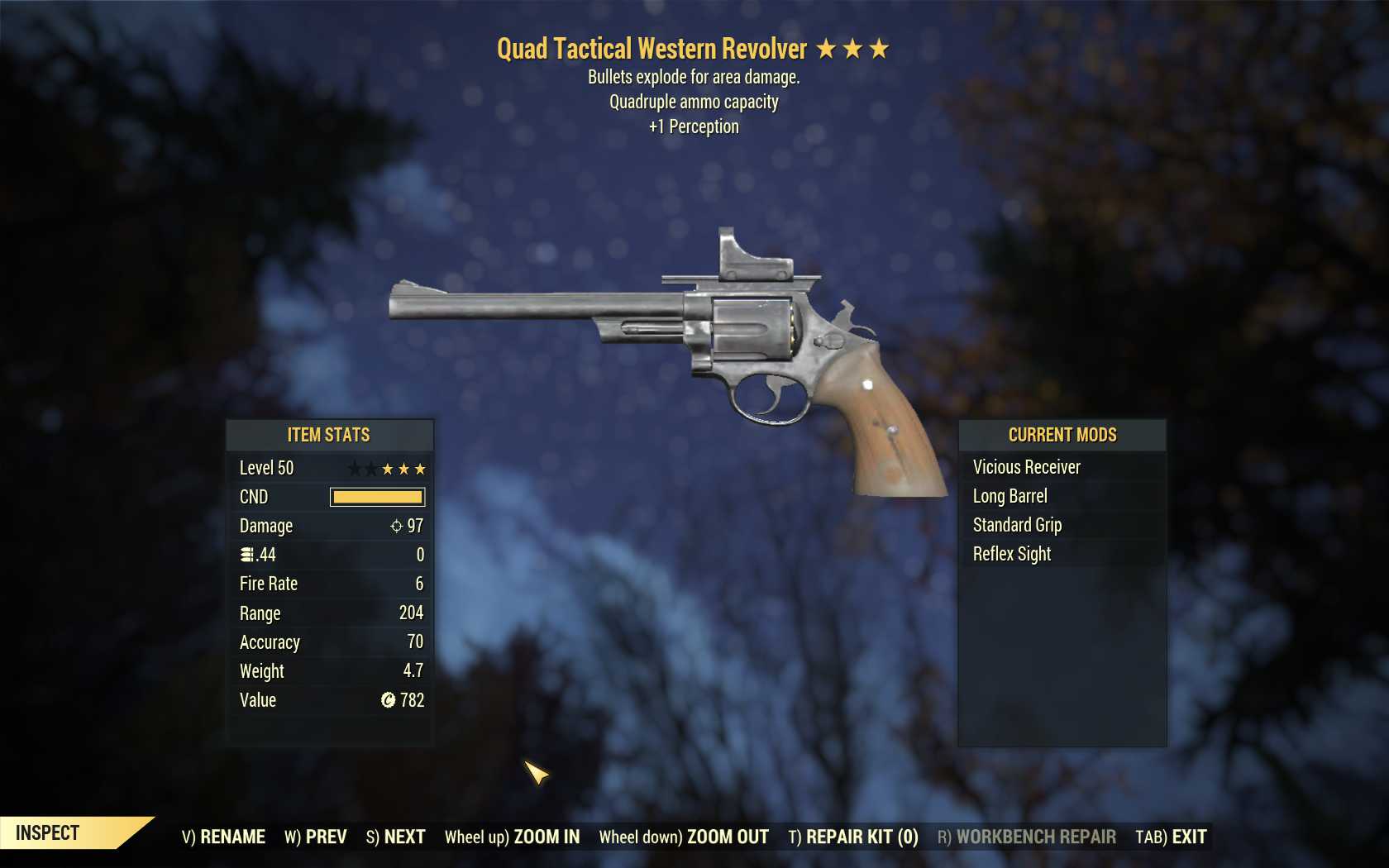Go to the previous item with Prev
This screenshot has width=1389, height=868.
point(316,837)
